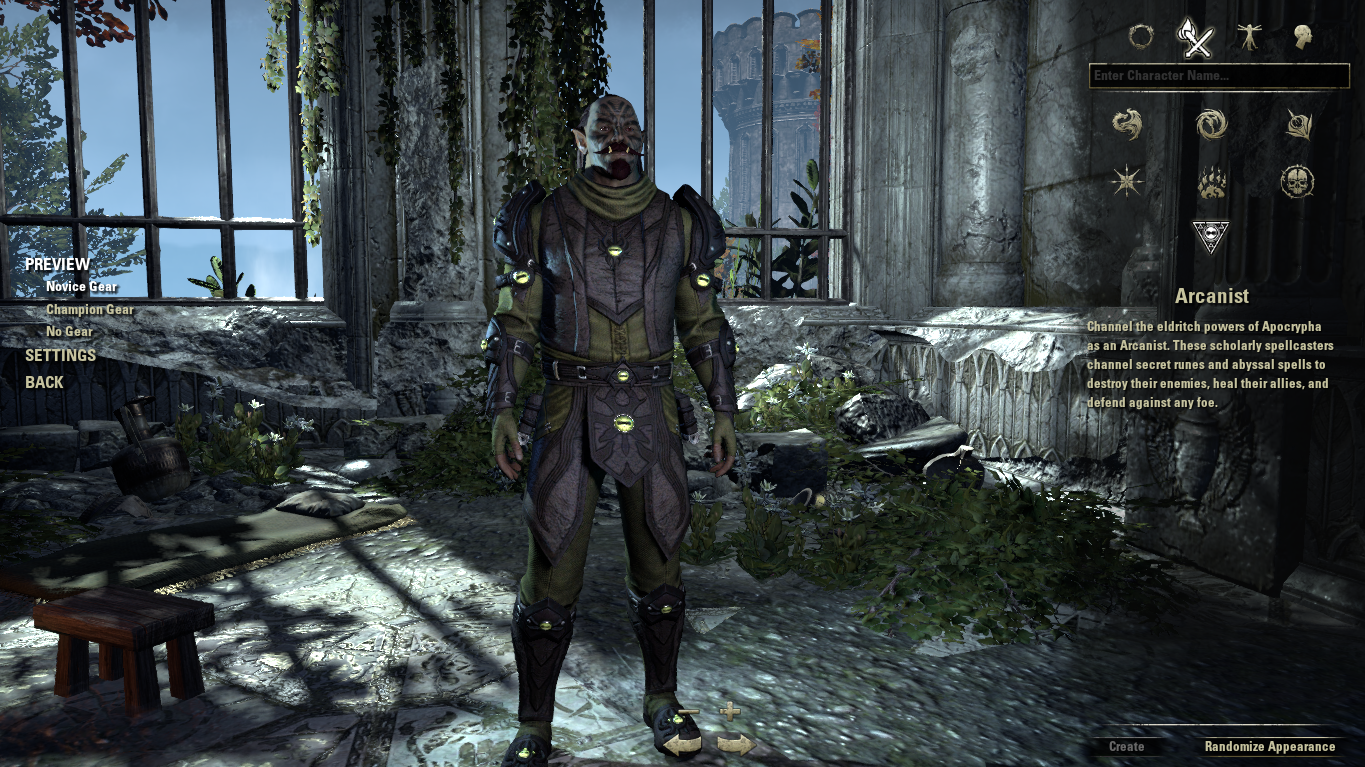Click Randomize Appearance
1365x767 pixels.
(1269, 746)
